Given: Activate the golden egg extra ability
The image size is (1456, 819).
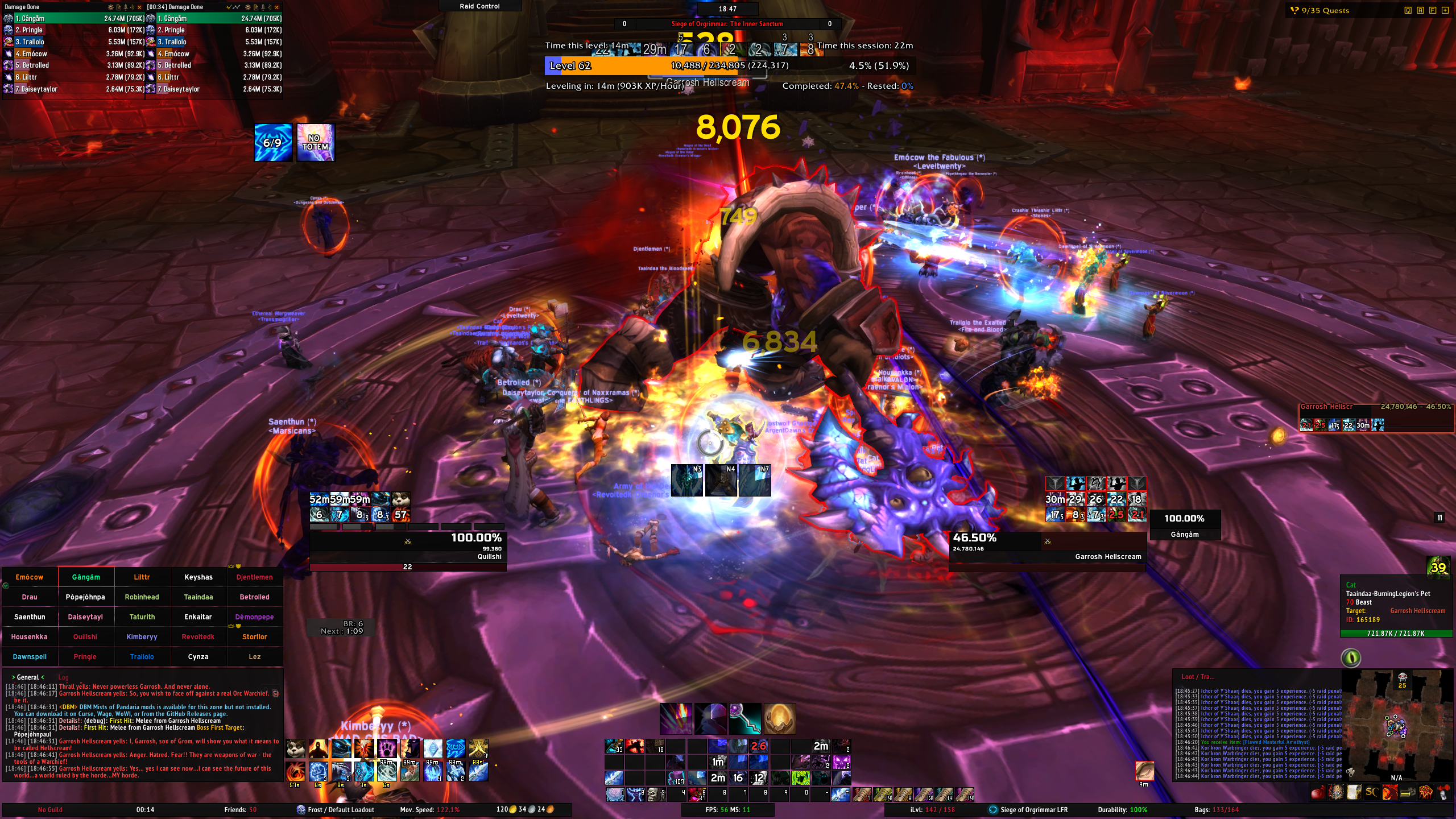Looking at the screenshot, I should coord(779,718).
